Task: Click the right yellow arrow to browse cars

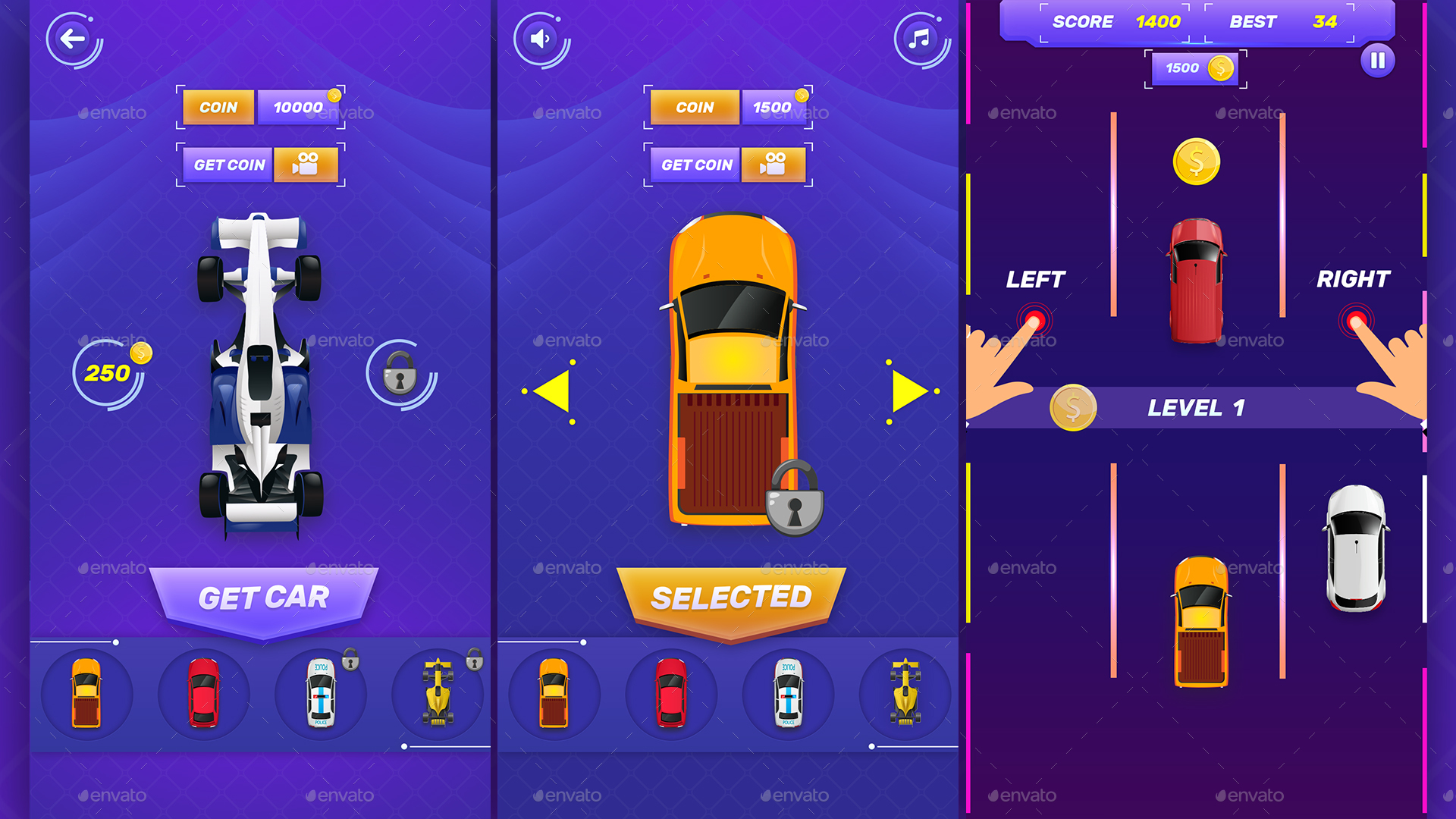Action: tap(908, 389)
